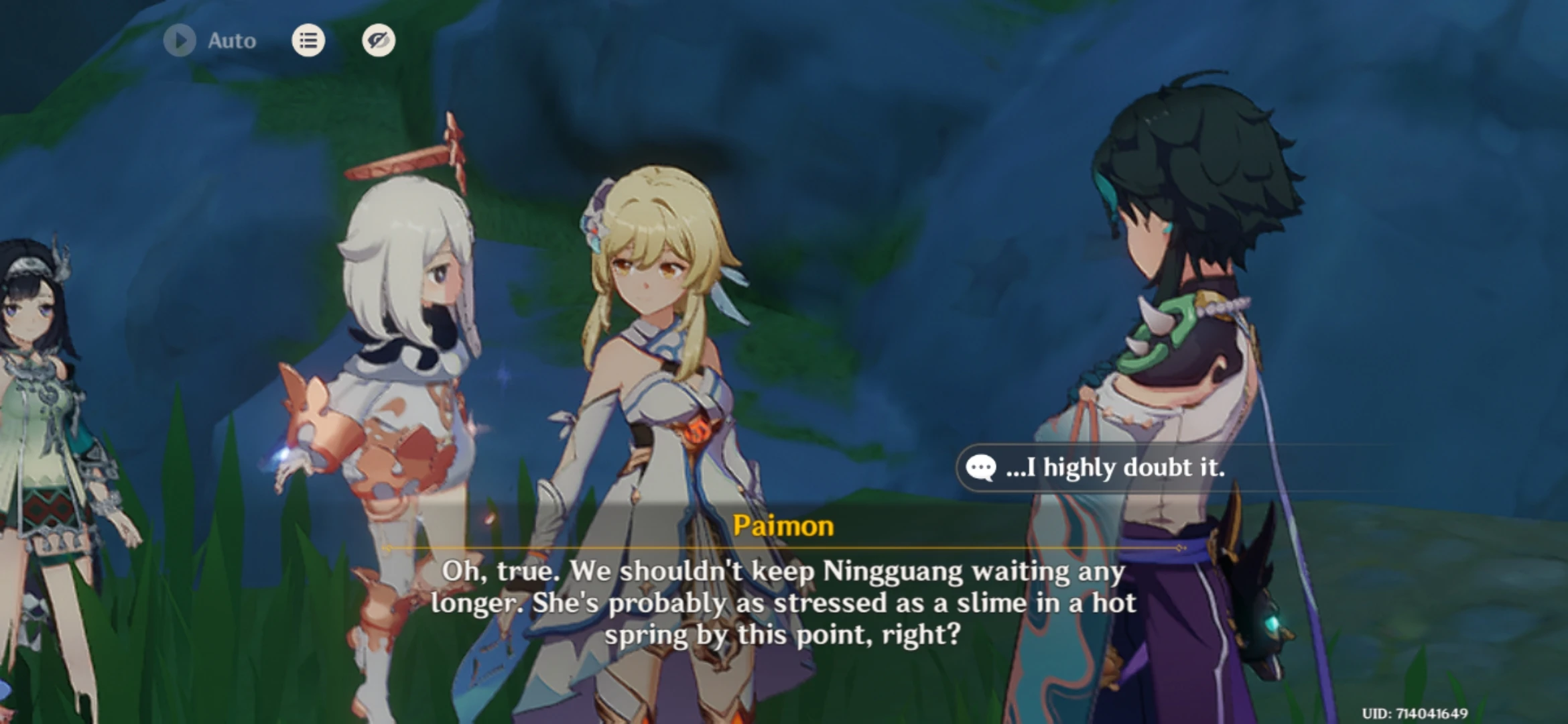Hide the dialogue interface with eye icon
Screen dimensions: 1568x724
pyautogui.click(x=379, y=41)
